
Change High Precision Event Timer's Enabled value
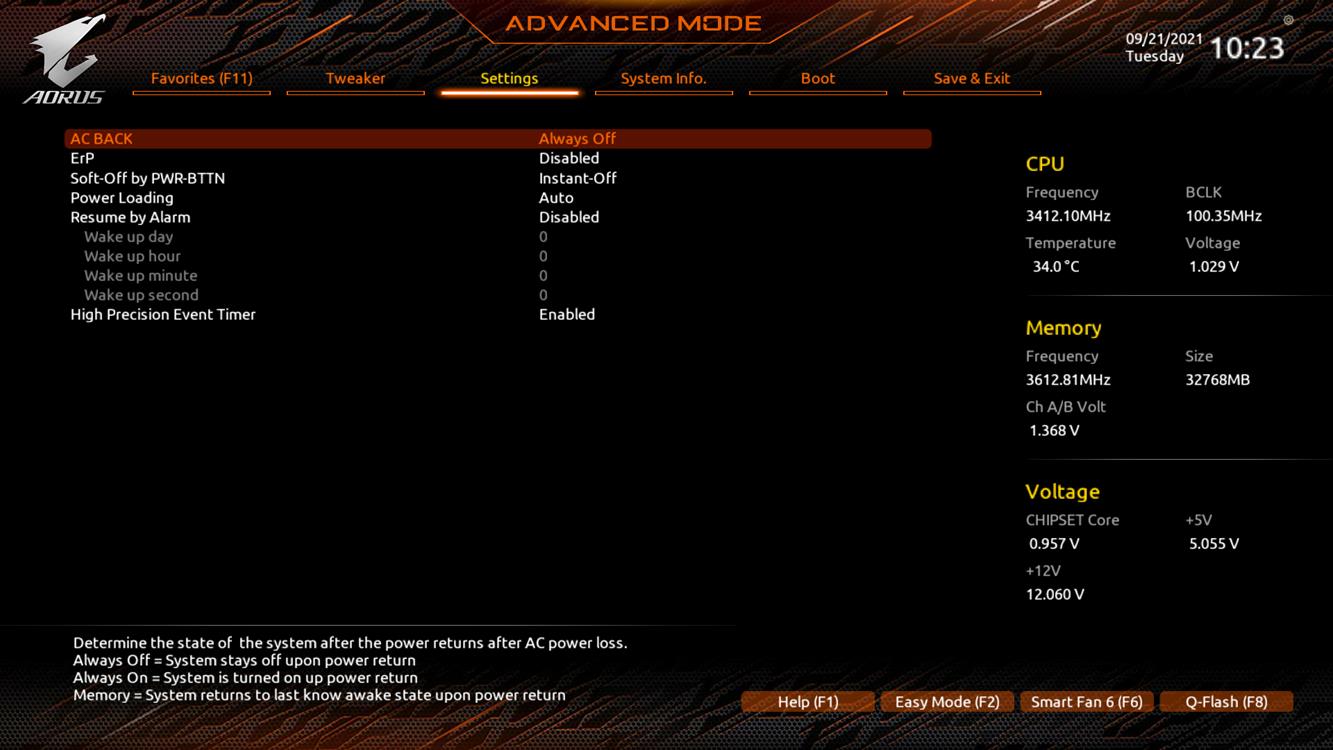tap(566, 314)
